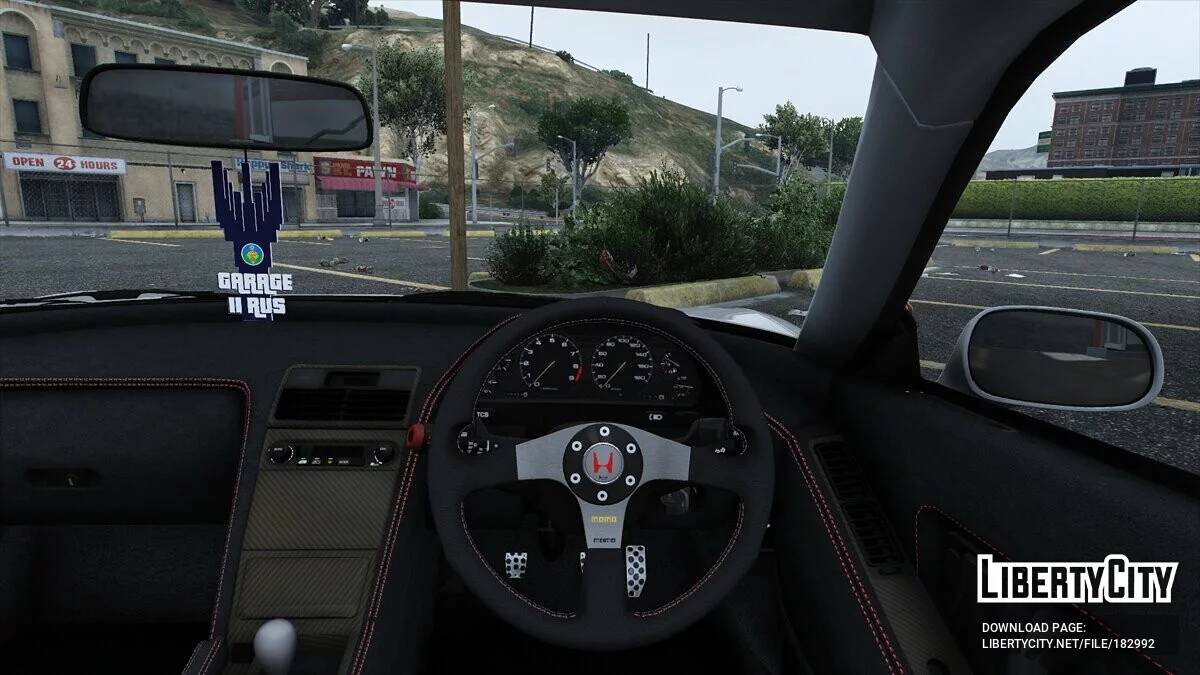The width and height of the screenshot is (1200, 675).
Task: Click the LibertyCity logo watermark
Action: pyautogui.click(x=1077, y=580)
